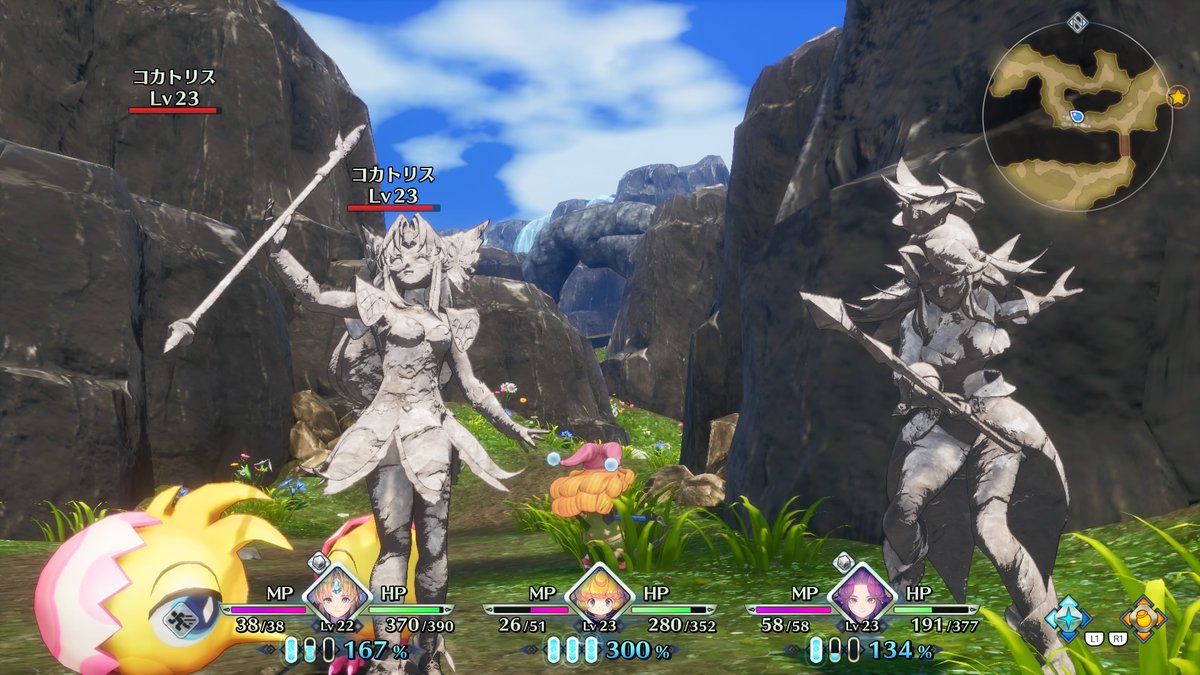Switch to the purple-haired Lv 23 portrait
The width and height of the screenshot is (1200, 675).
(862, 597)
